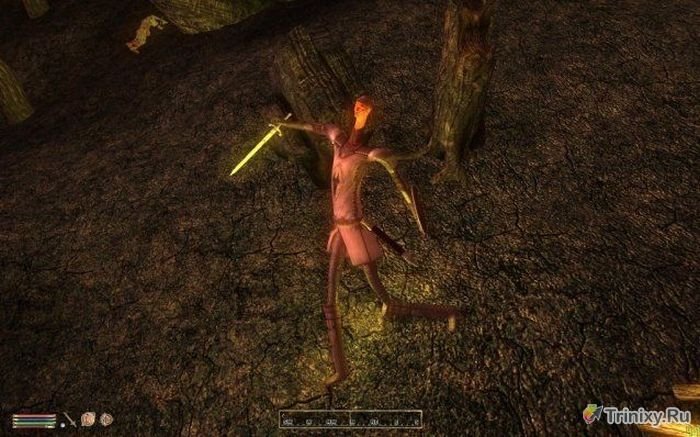700x437 pixels.
Task: Click the equipped sword weapon icon
Action: click(x=69, y=418)
